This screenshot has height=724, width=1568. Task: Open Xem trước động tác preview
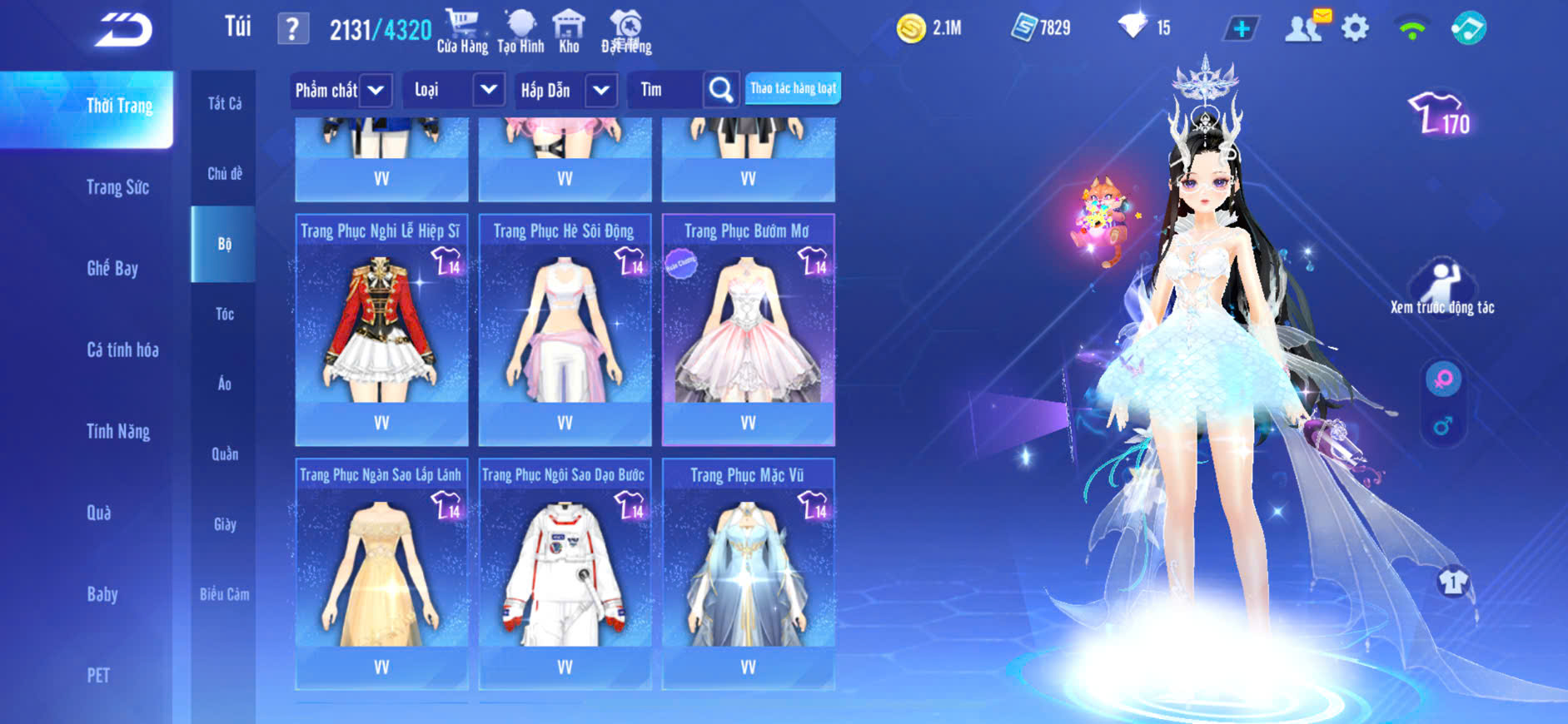pos(1442,287)
